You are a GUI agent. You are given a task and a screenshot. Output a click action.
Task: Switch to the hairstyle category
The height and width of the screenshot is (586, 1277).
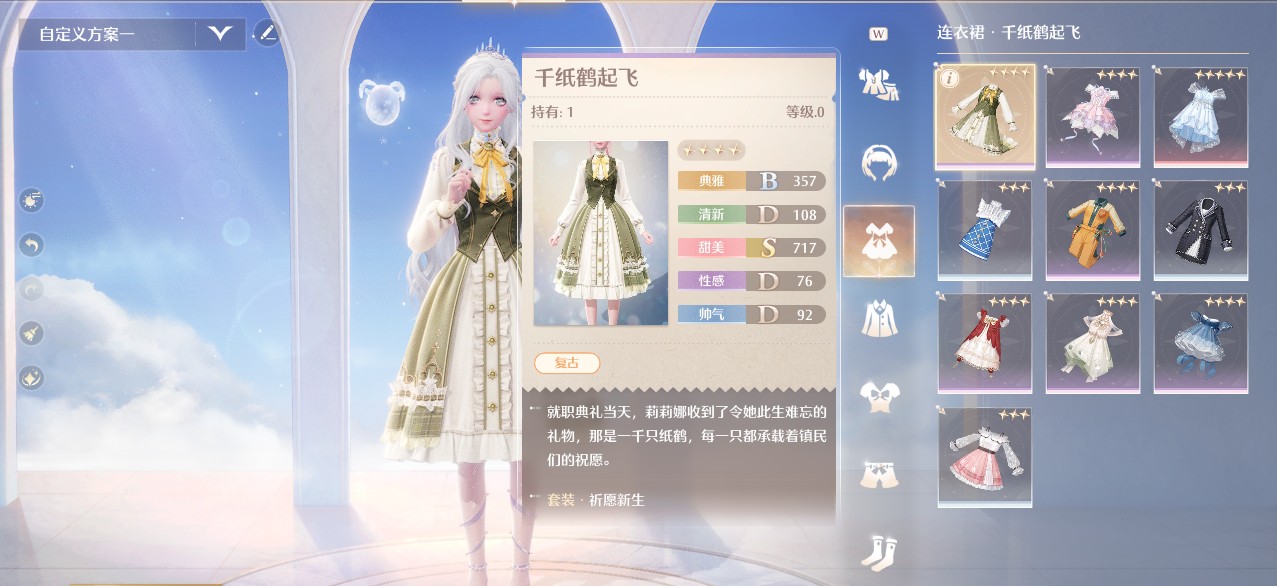[x=878, y=160]
